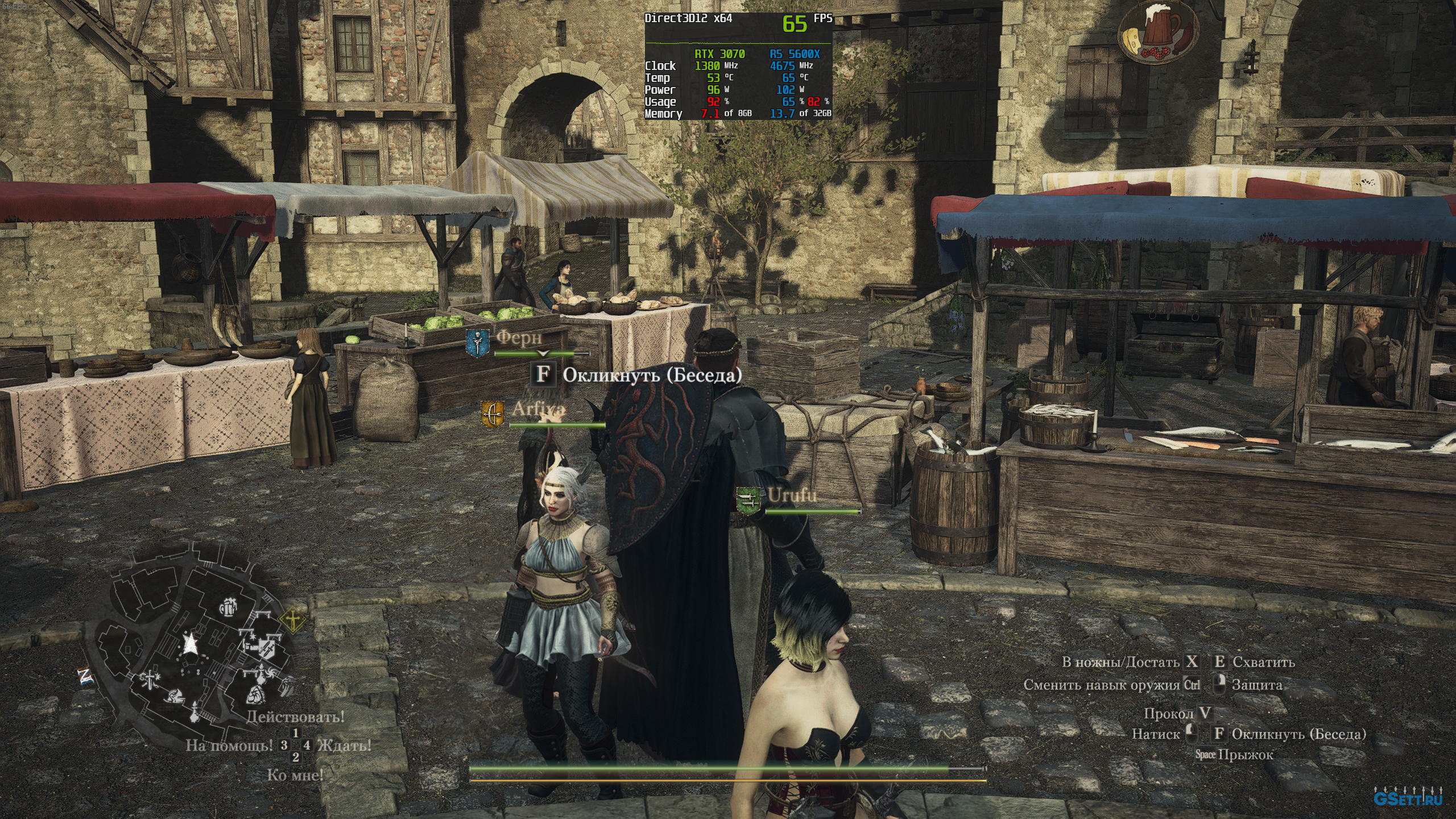1456x819 pixels.
Task: Choose the Действовать! pawn command
Action: coord(295,717)
